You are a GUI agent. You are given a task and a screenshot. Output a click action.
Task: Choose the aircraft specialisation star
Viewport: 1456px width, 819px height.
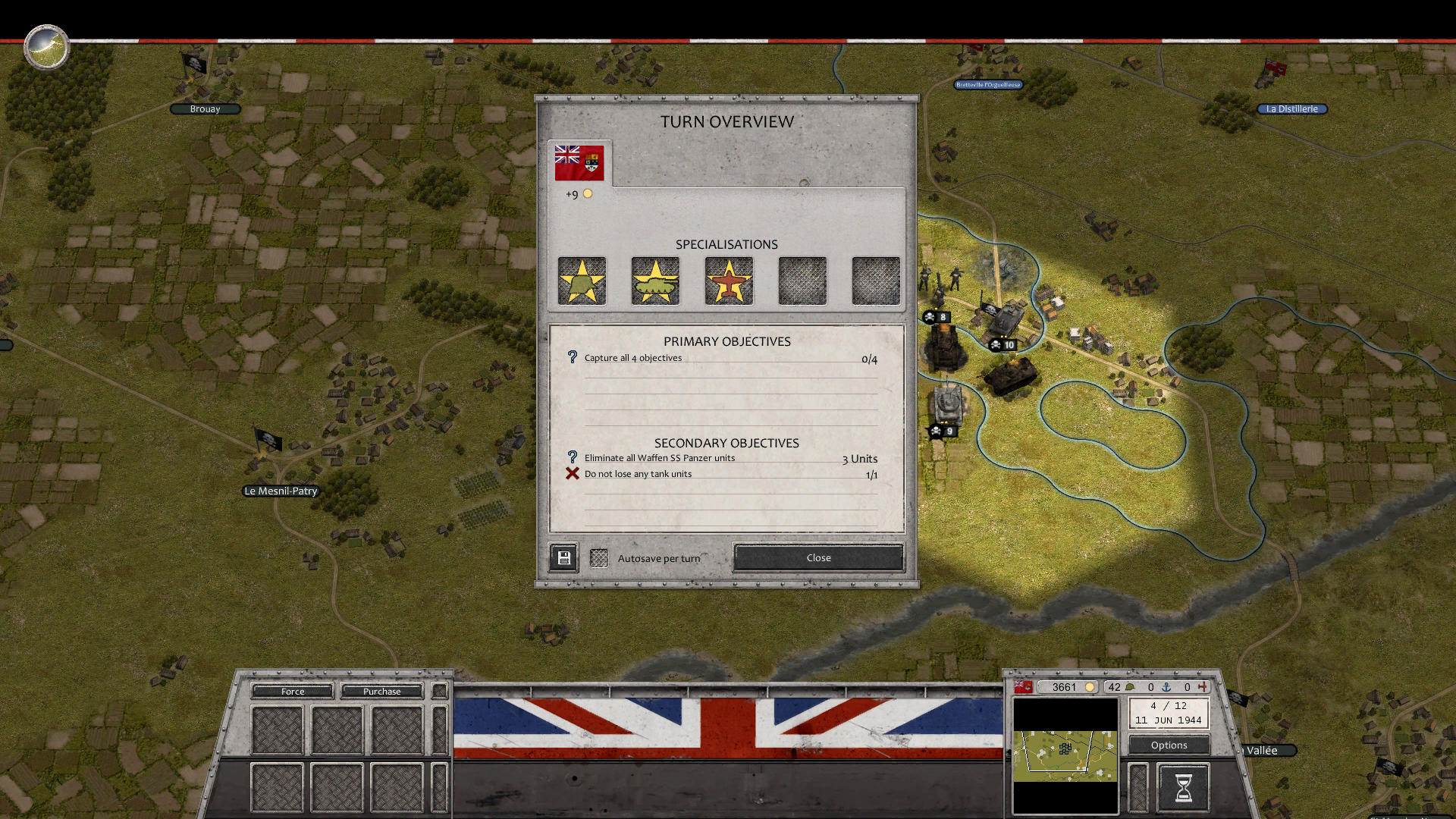[x=729, y=281]
